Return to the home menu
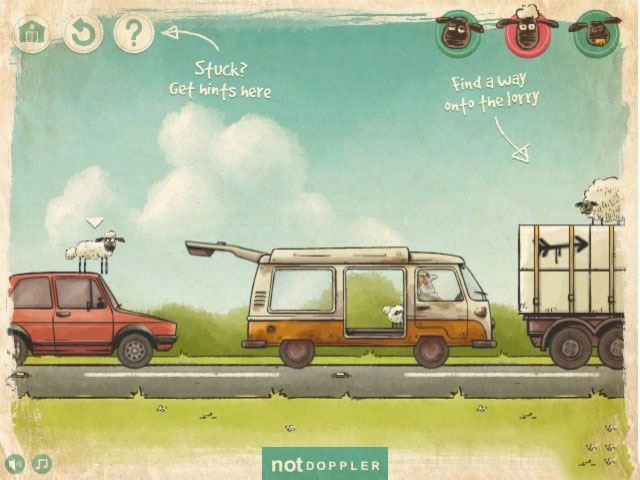 point(33,33)
